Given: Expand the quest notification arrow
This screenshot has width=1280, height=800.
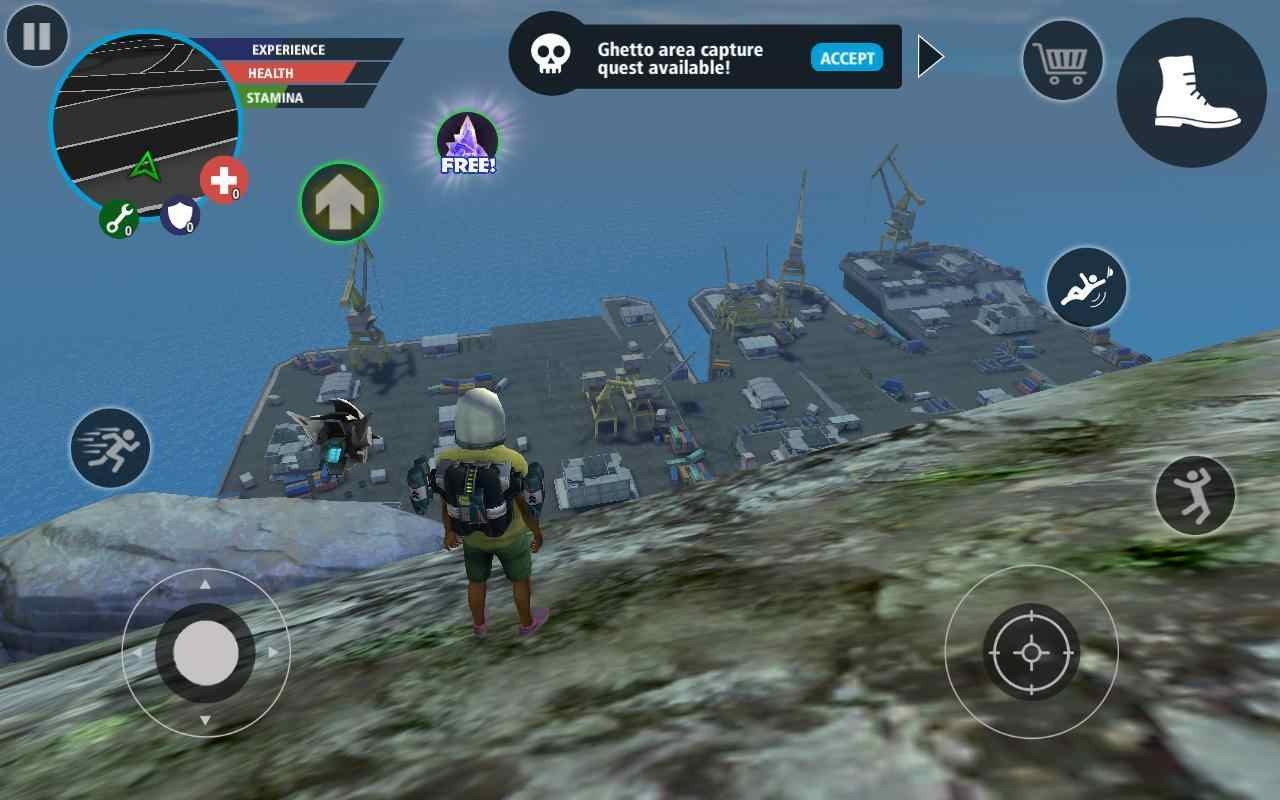Looking at the screenshot, I should coord(930,57).
